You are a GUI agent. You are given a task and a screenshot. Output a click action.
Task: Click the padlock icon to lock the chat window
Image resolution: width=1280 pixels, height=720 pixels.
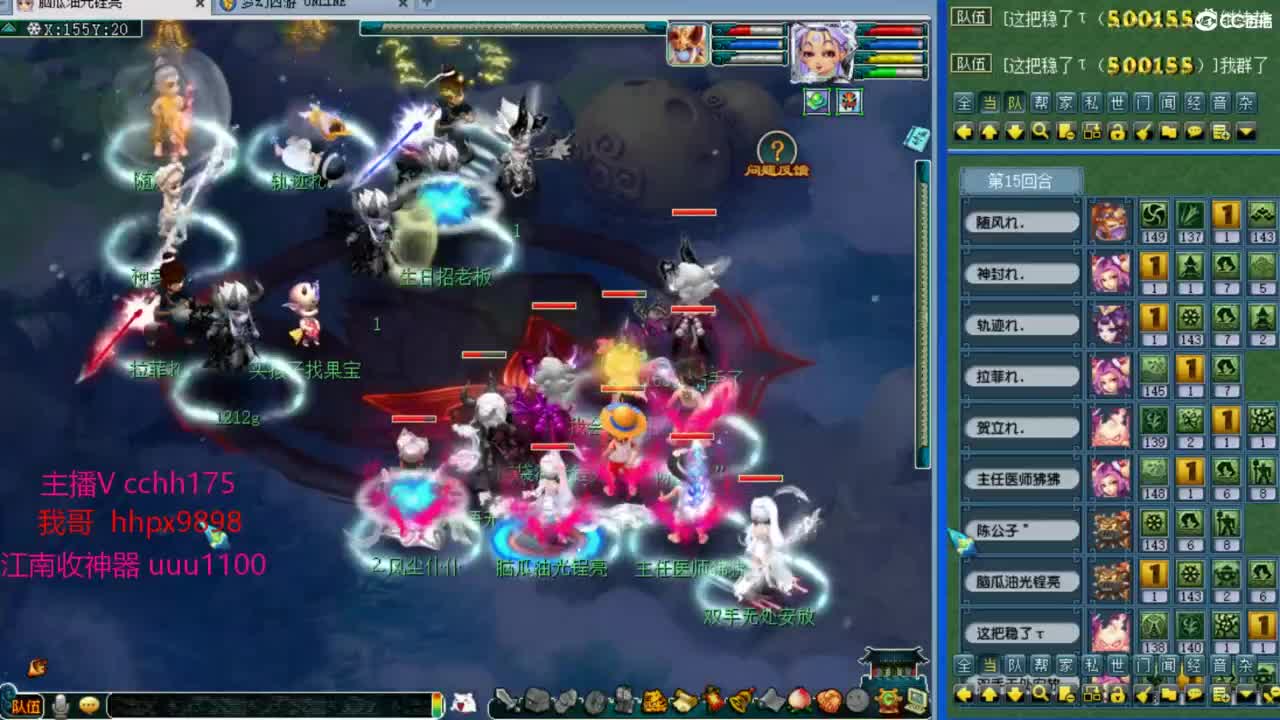[x=1118, y=130]
